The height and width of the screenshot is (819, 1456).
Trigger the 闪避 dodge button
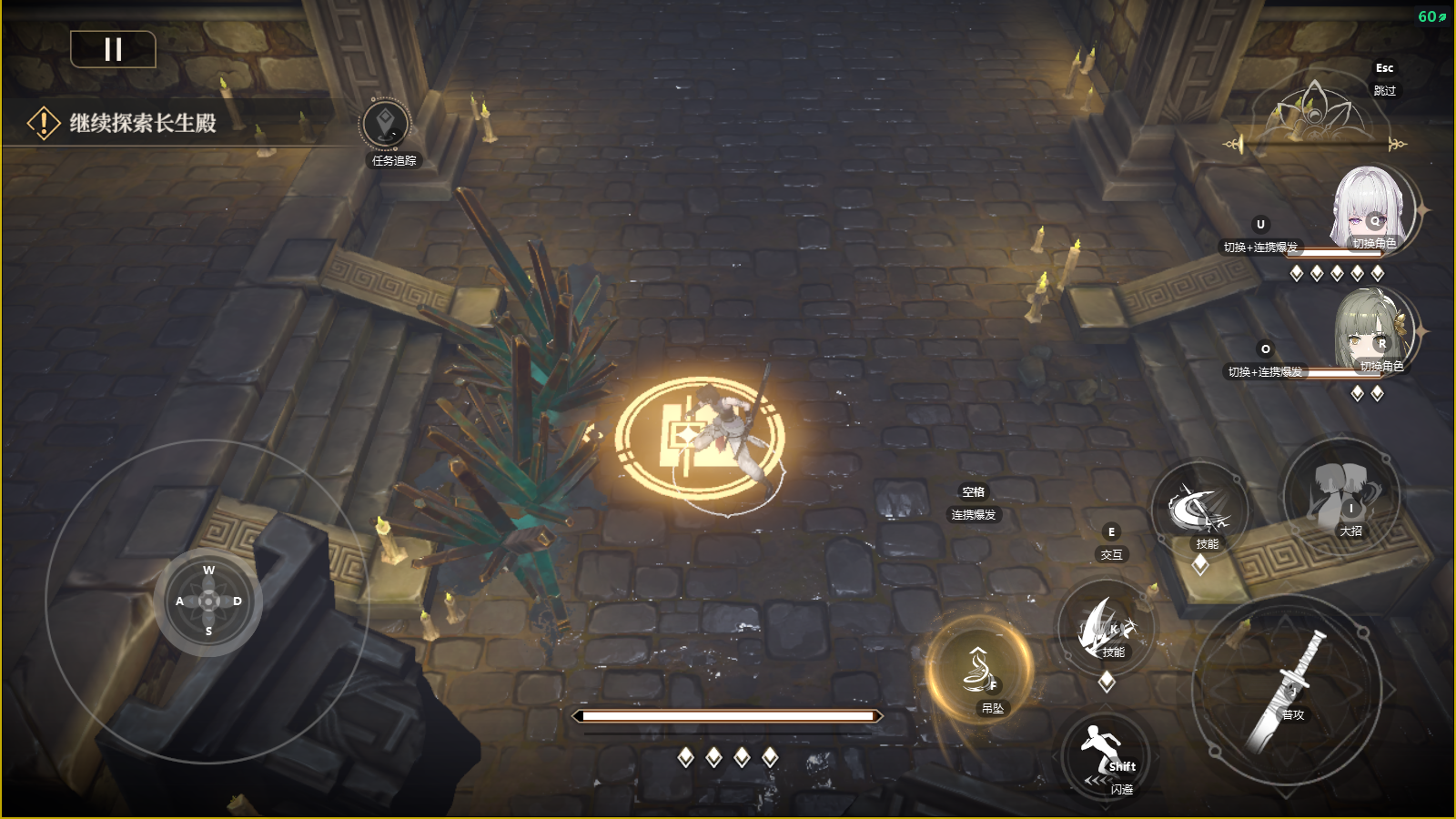1106,757
